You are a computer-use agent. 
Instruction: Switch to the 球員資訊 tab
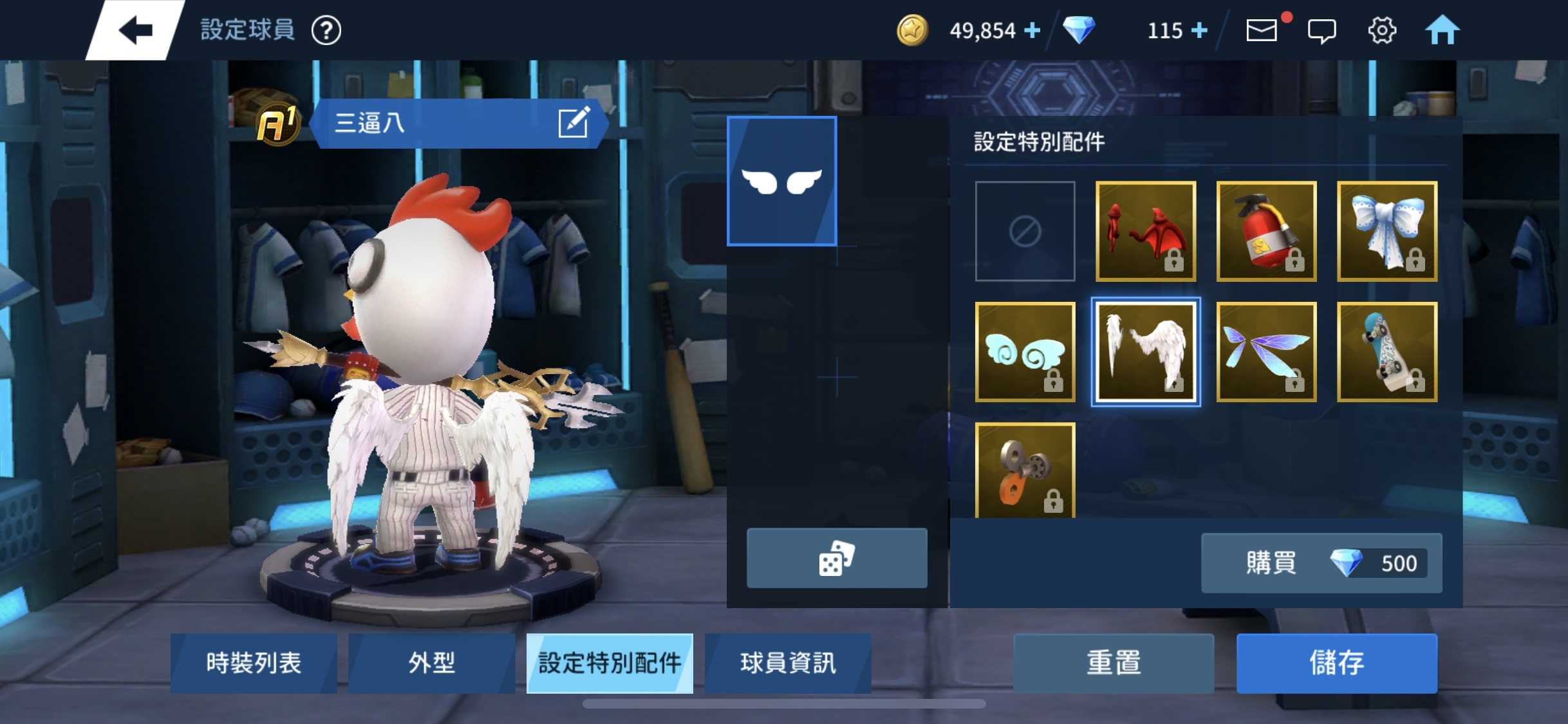(x=788, y=663)
